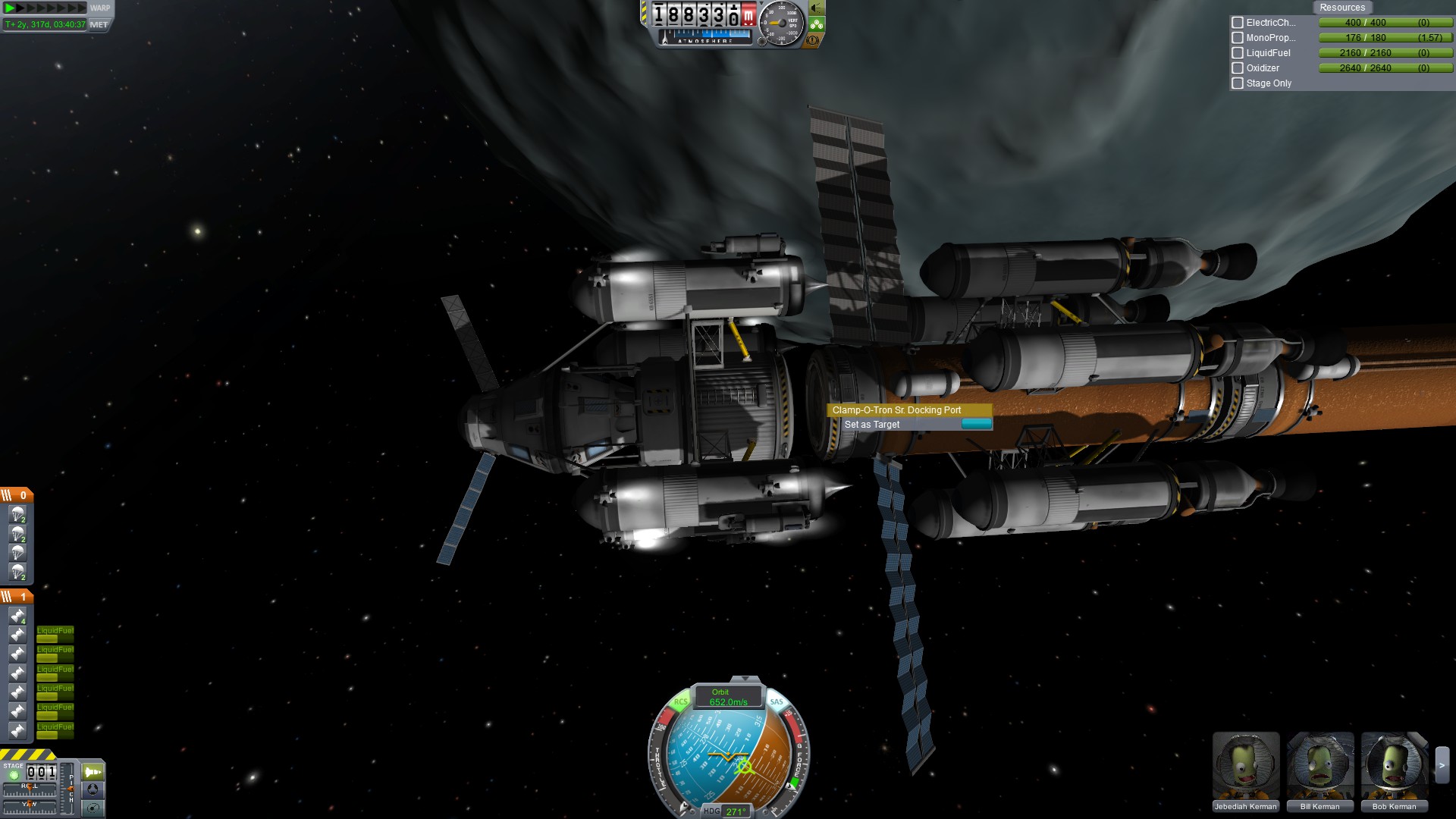
Task: Expand the crew portrait list arrow
Action: [1442, 766]
